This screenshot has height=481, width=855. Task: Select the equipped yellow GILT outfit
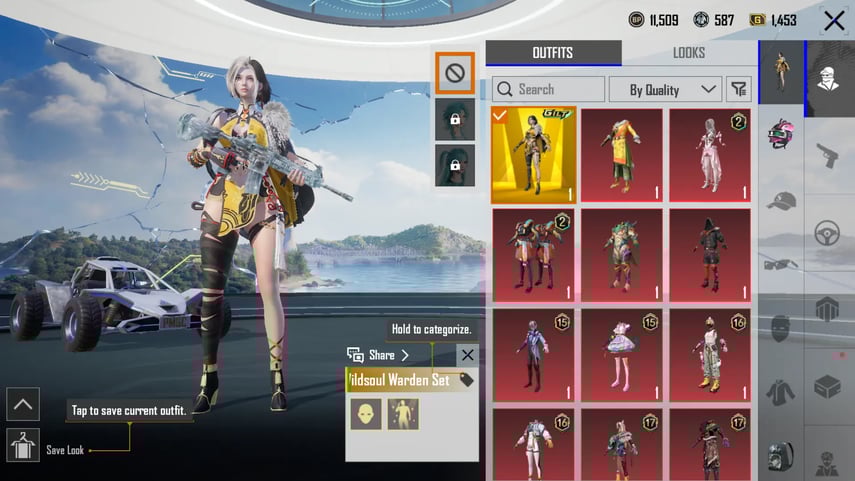(x=533, y=154)
